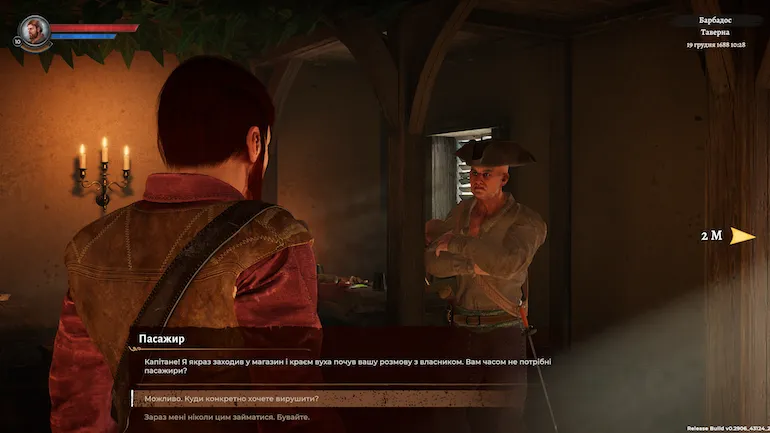
Task: Select reply "Зараз мені ніколи цим займатися. Бувайте."
Action: (227, 417)
